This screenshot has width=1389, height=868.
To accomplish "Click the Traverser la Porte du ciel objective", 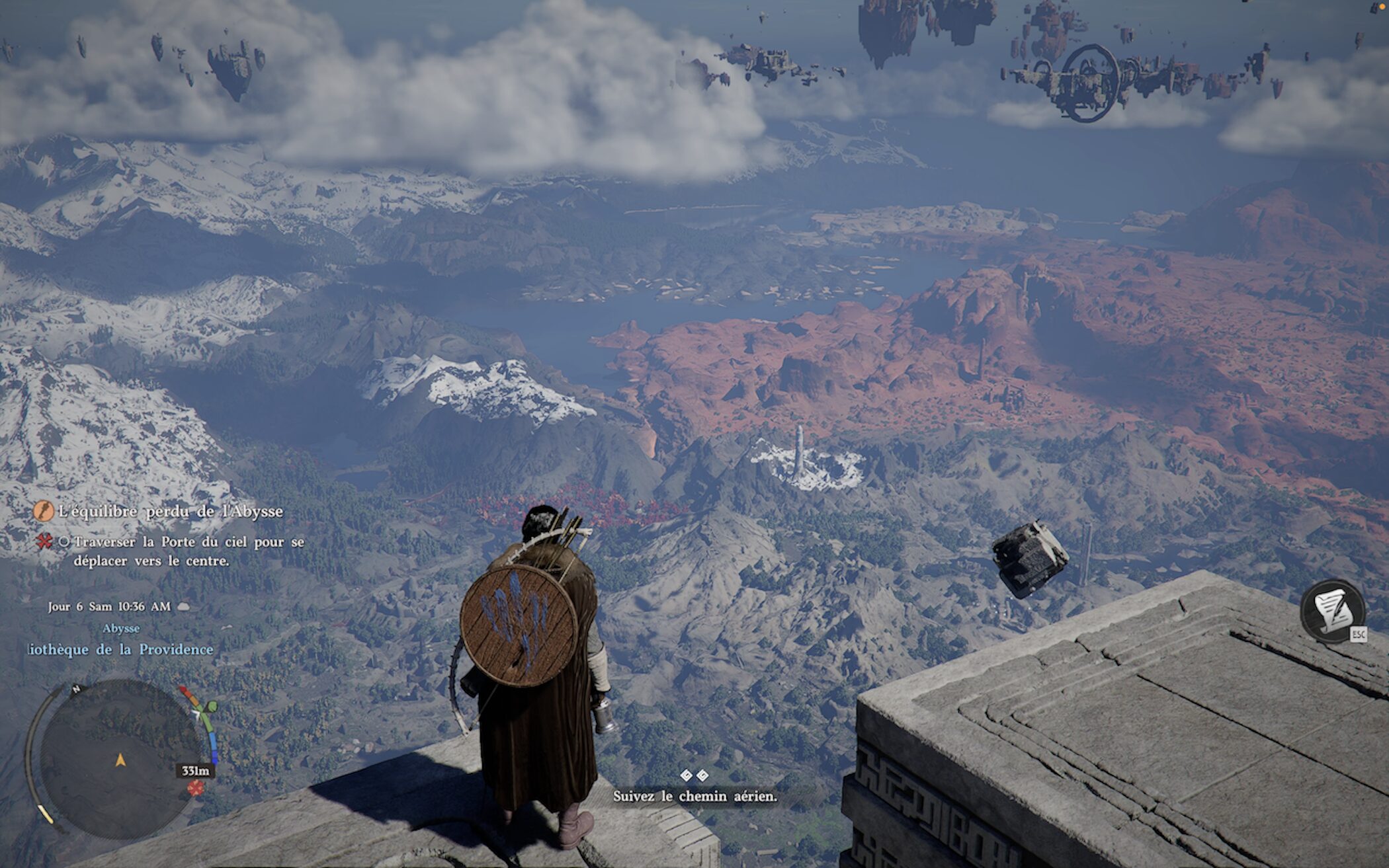I will coord(189,551).
